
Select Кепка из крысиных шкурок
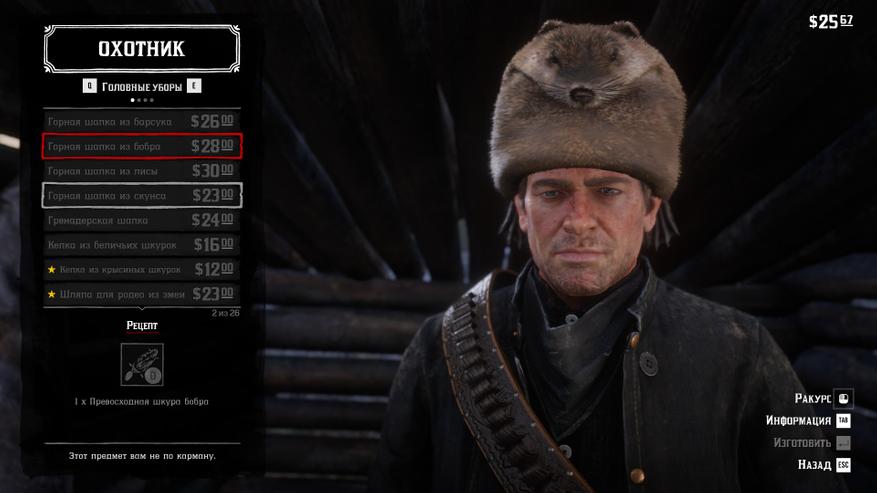pyautogui.click(x=141, y=270)
